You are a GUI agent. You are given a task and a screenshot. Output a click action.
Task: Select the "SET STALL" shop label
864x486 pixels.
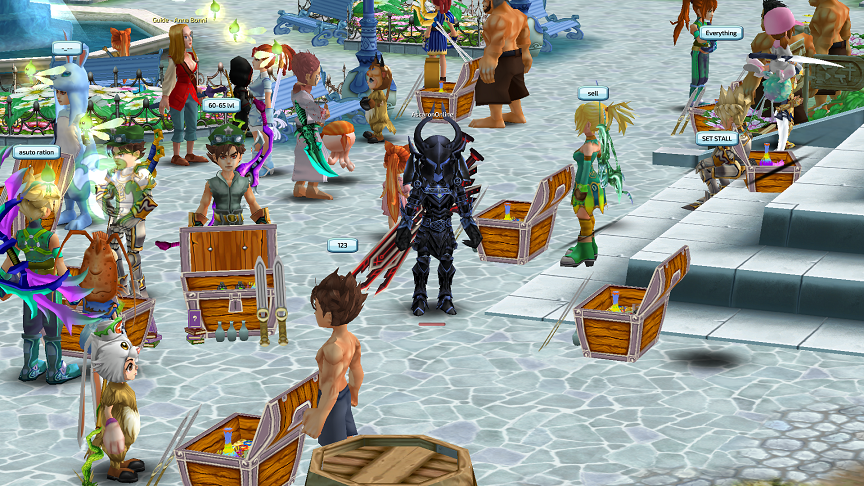(719, 139)
